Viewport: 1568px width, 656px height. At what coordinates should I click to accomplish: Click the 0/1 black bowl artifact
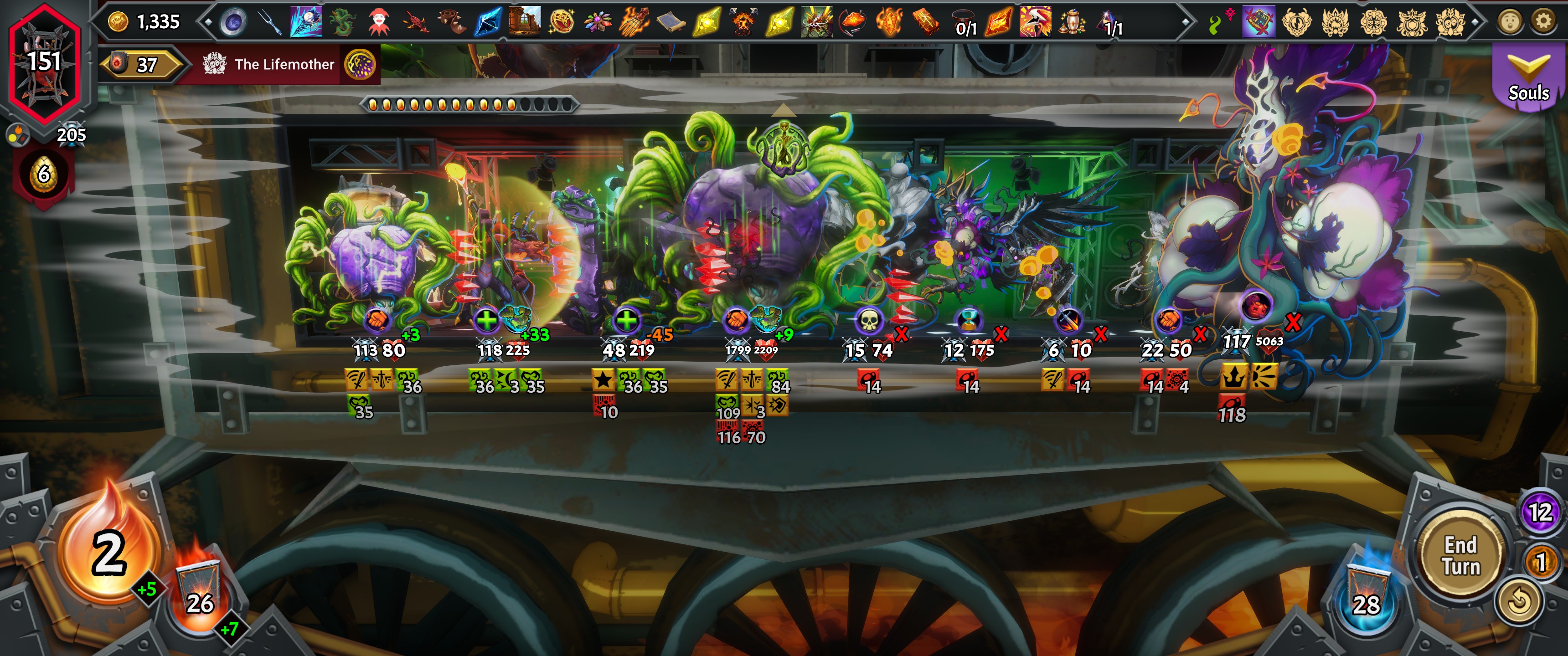pos(964,20)
